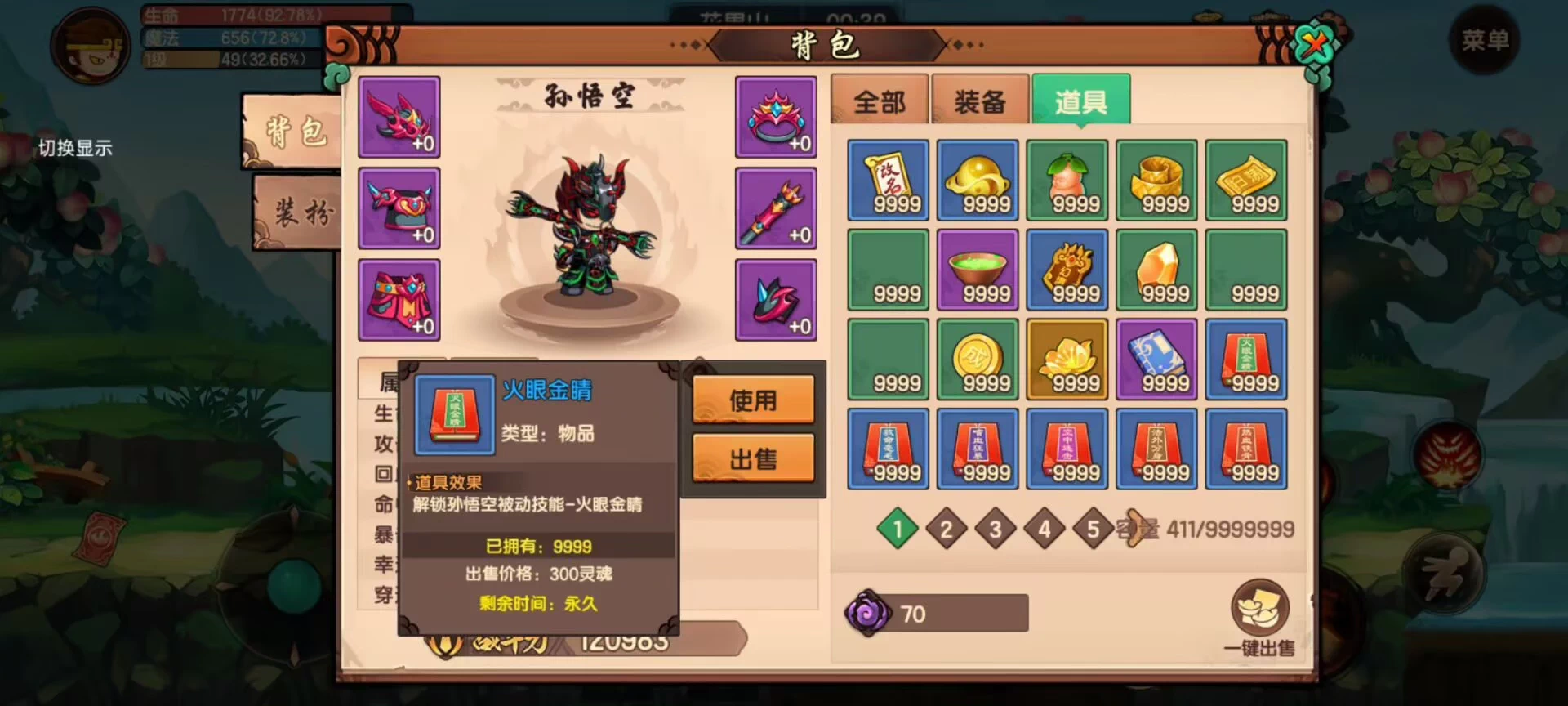Switch to the 装备 tab
1568x706 pixels.
click(980, 101)
